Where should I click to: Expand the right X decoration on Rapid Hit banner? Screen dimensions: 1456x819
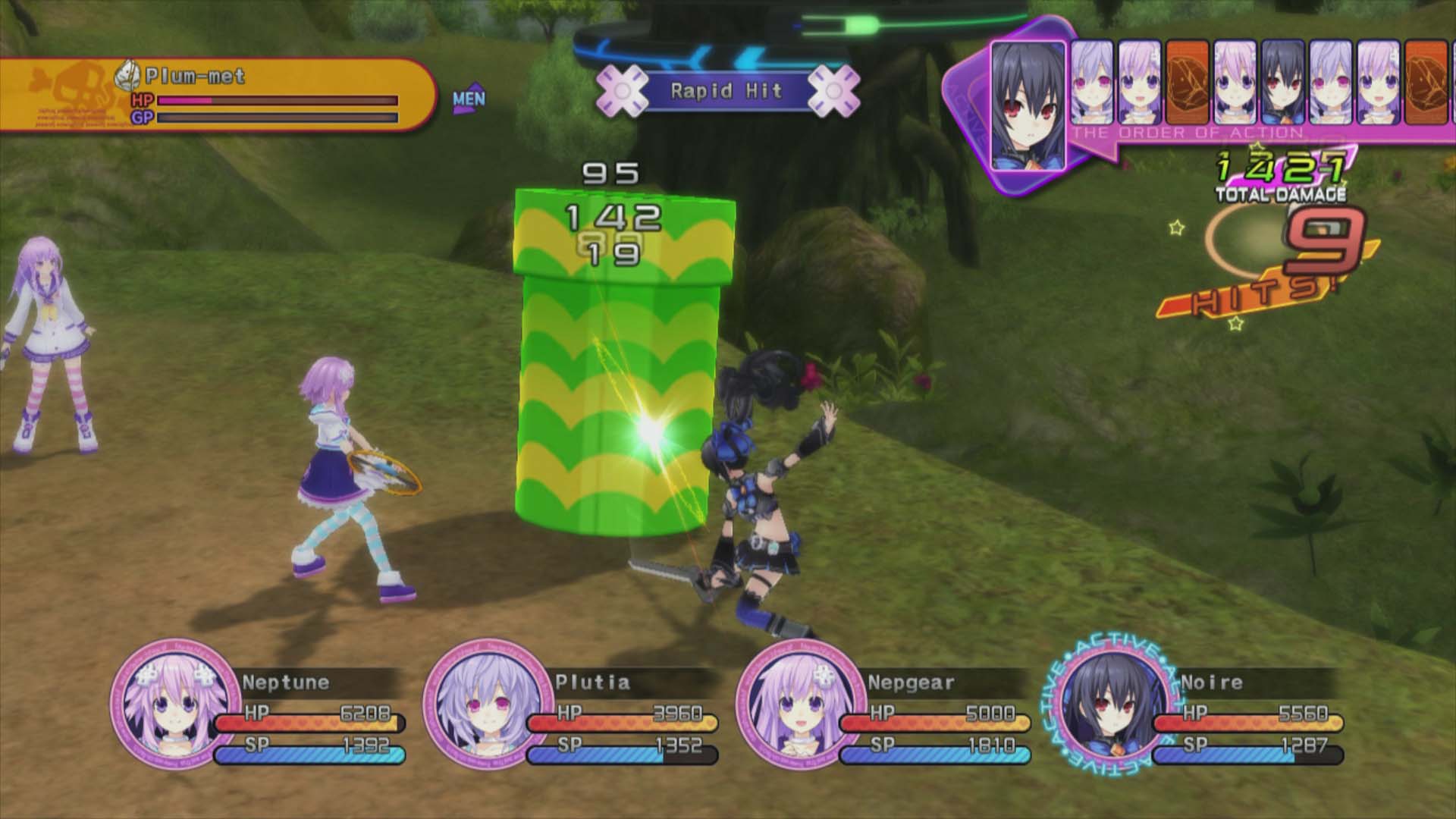point(834,91)
